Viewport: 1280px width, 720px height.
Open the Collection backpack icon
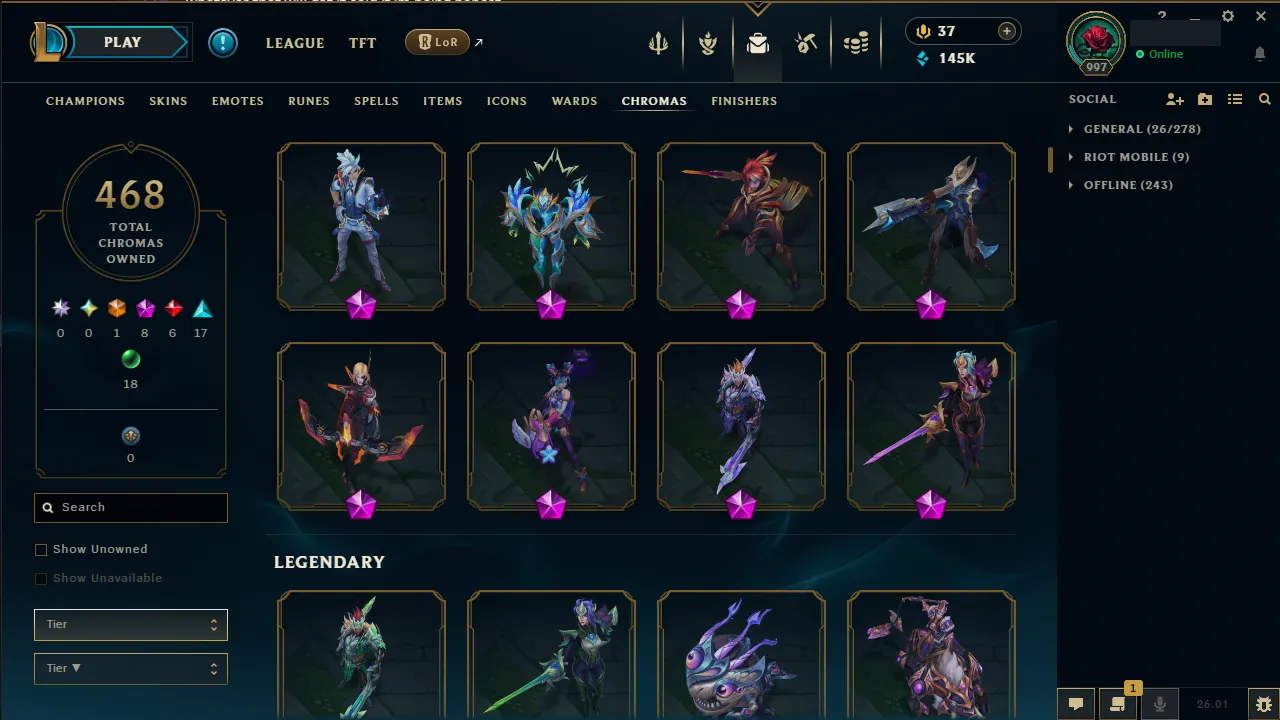[x=757, y=42]
